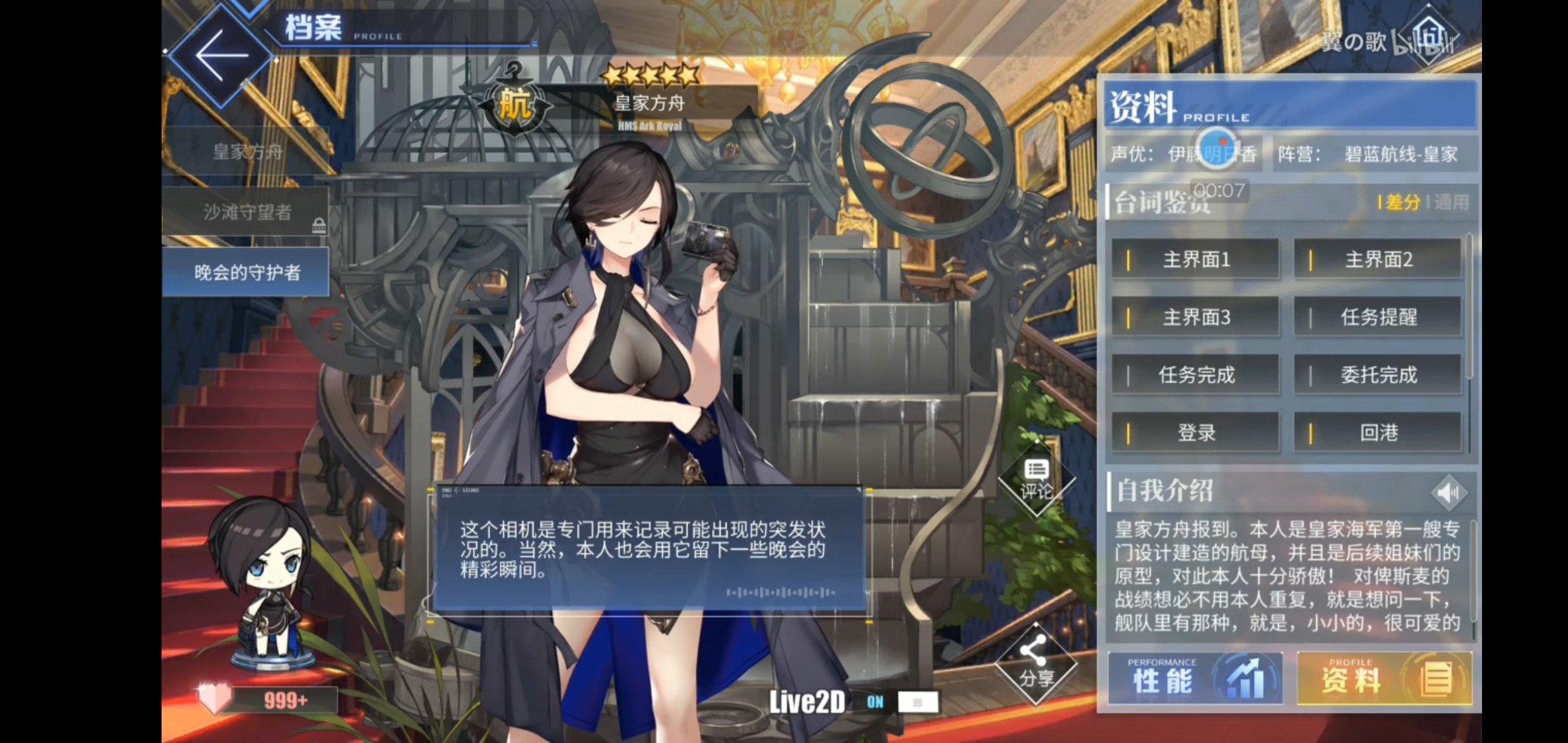Screen dimensions: 1568x743
Task: Play the 主界面1 voice line
Action: coord(1195,259)
